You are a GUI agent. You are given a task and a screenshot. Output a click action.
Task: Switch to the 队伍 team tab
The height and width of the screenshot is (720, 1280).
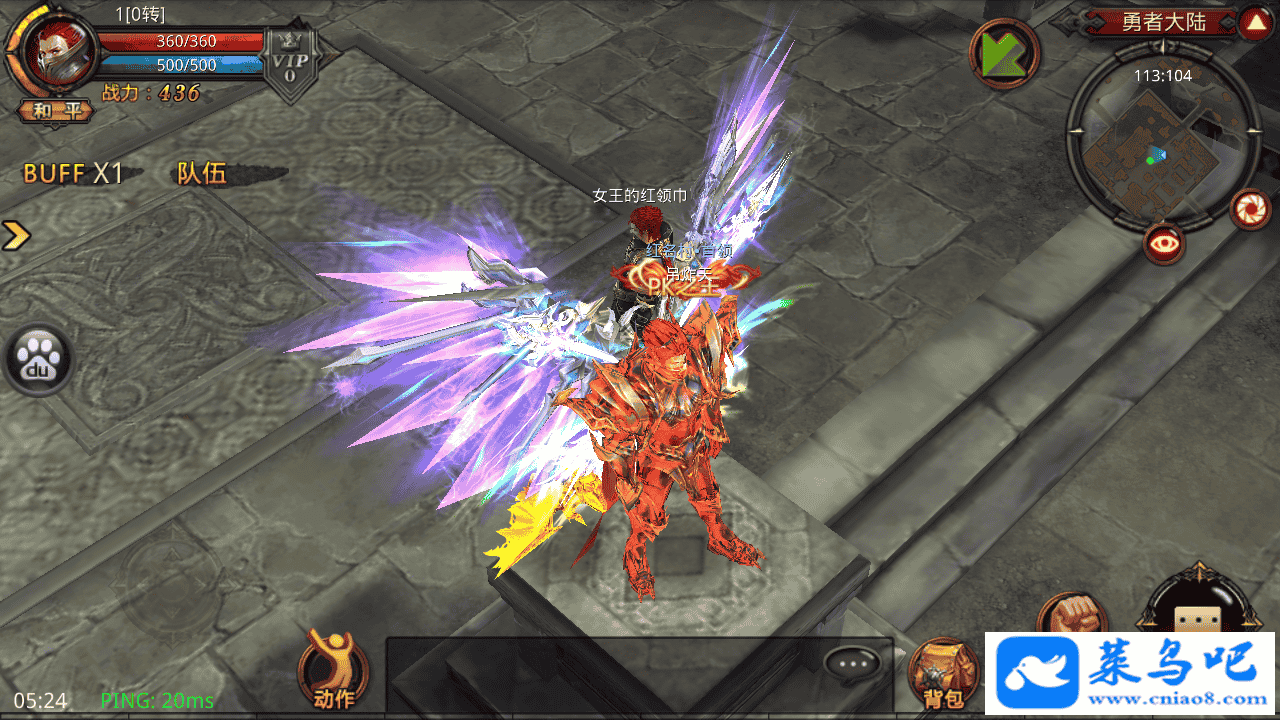click(x=202, y=173)
